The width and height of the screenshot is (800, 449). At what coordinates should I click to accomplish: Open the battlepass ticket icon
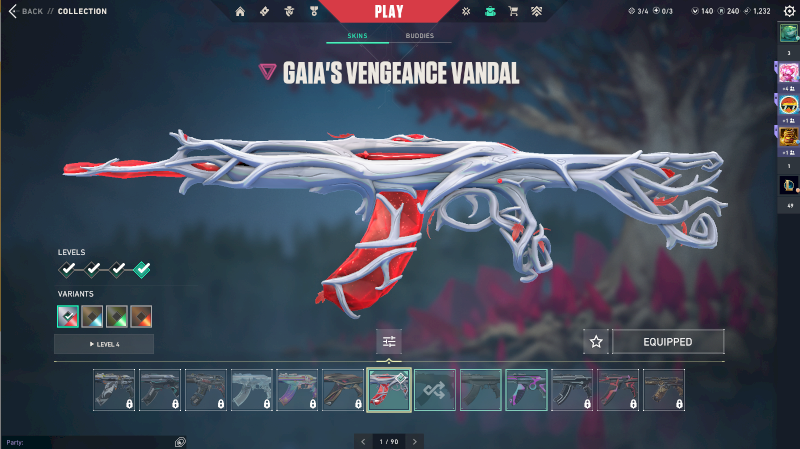[x=264, y=11]
